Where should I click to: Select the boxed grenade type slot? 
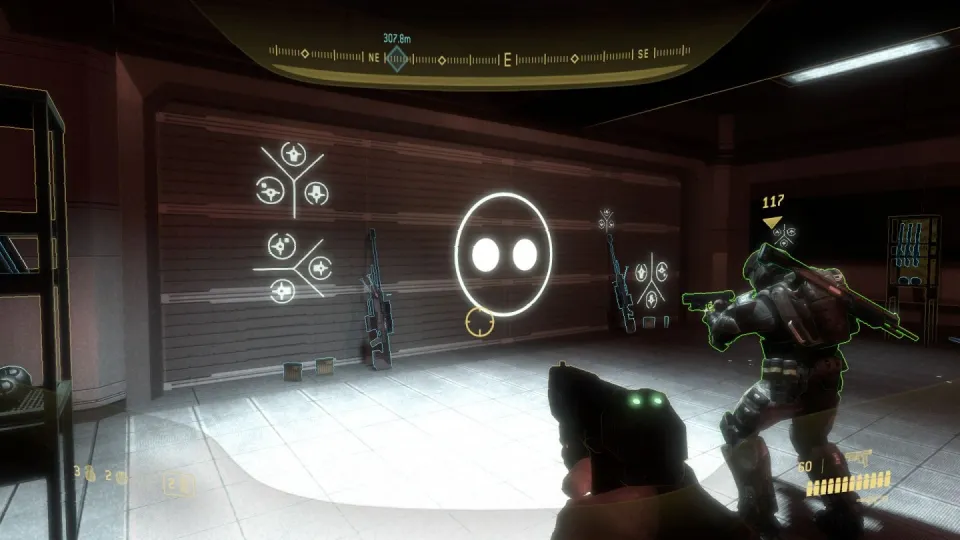click(180, 485)
